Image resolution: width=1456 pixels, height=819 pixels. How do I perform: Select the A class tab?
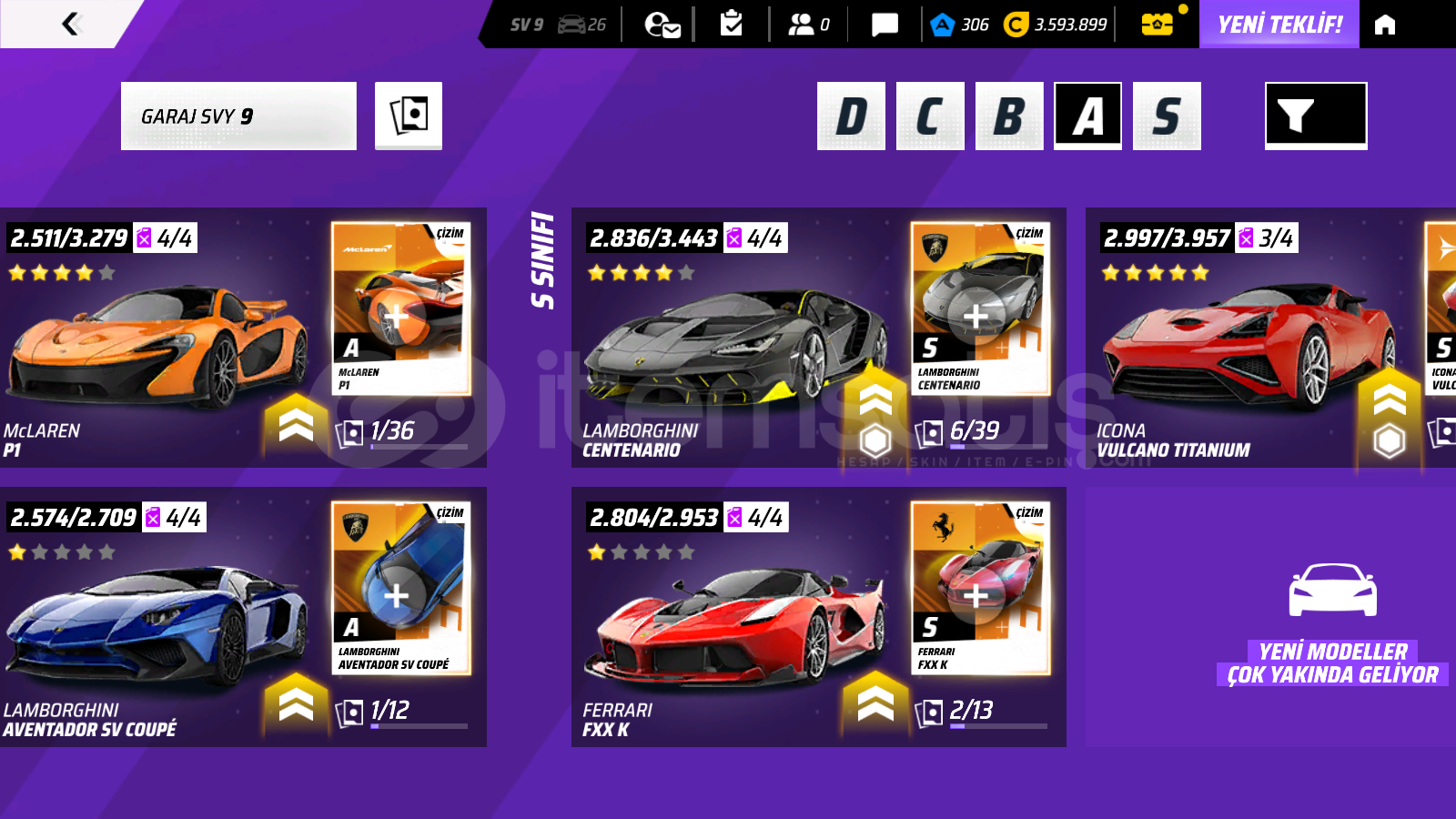(1087, 116)
